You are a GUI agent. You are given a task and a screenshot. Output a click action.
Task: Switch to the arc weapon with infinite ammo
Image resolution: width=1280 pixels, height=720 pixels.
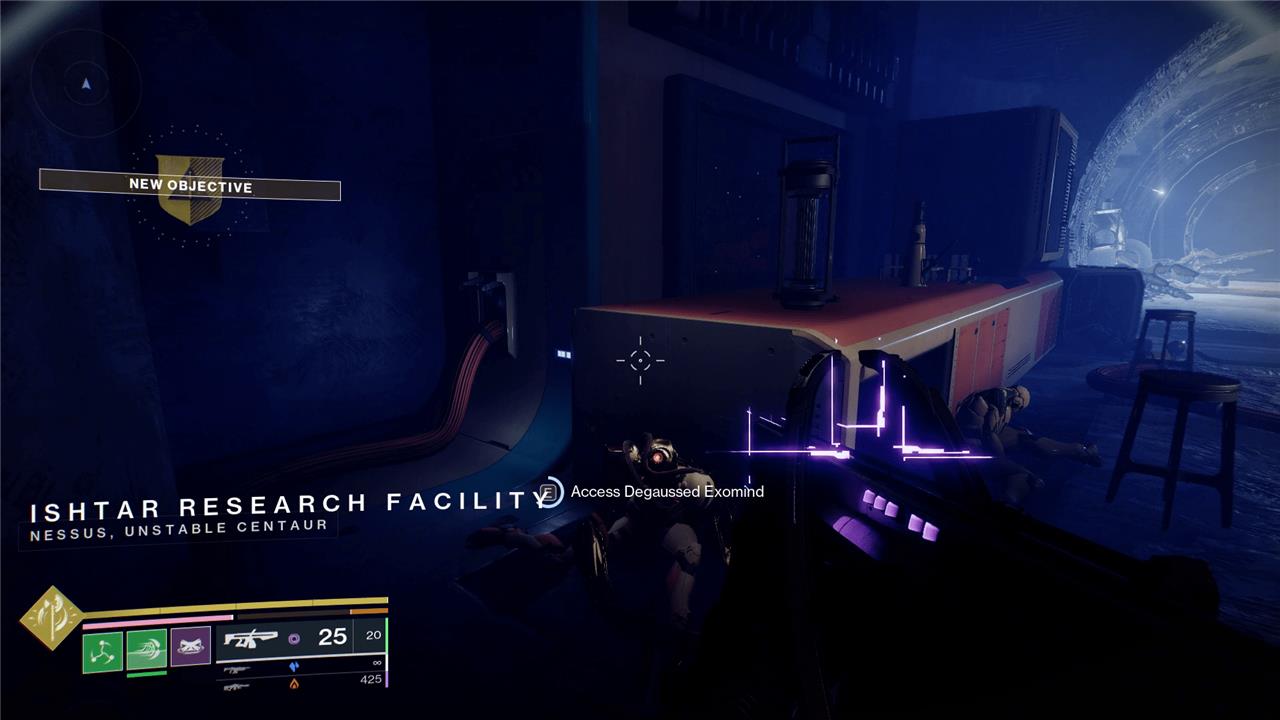click(x=298, y=665)
